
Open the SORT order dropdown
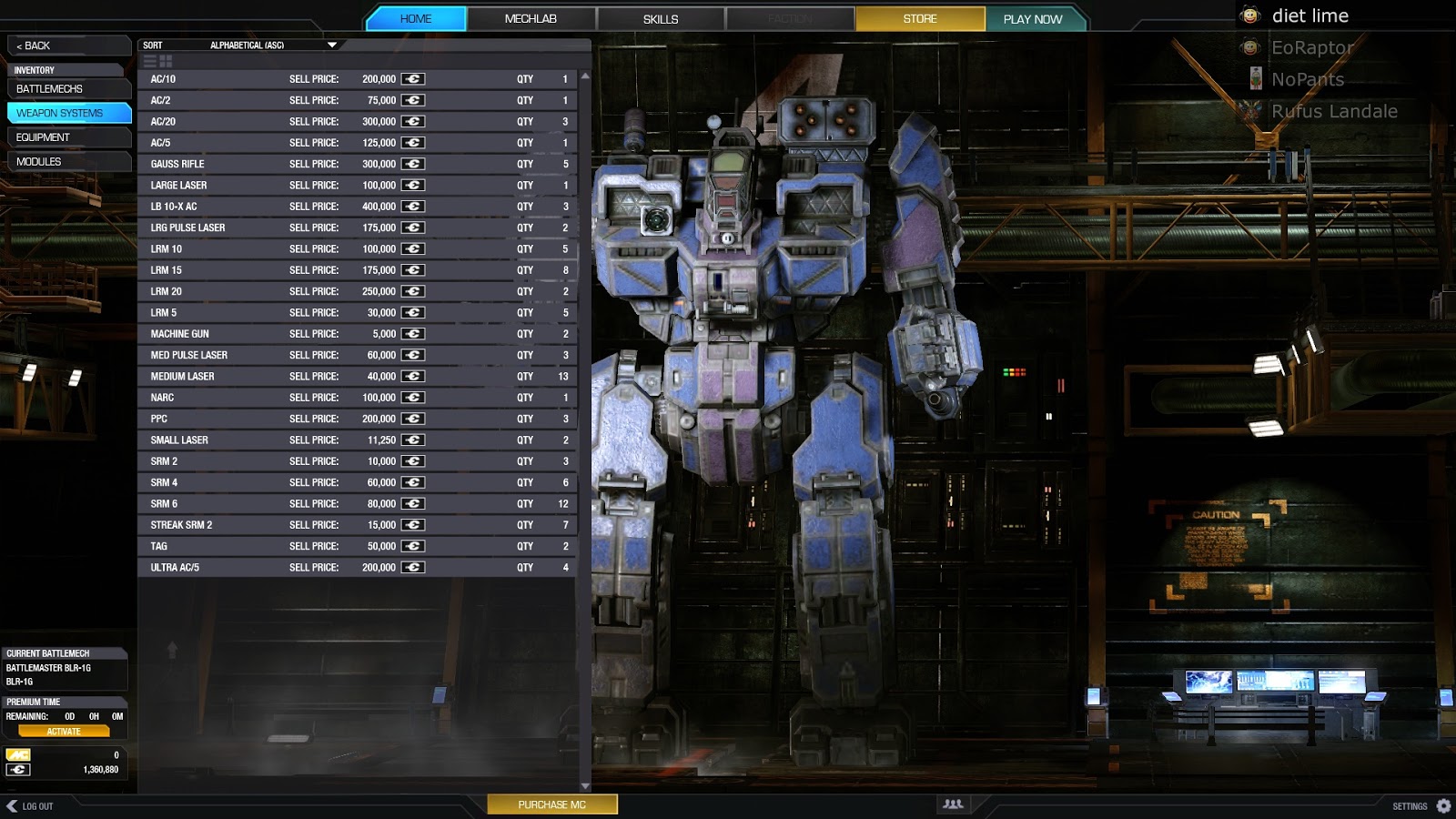point(332,43)
